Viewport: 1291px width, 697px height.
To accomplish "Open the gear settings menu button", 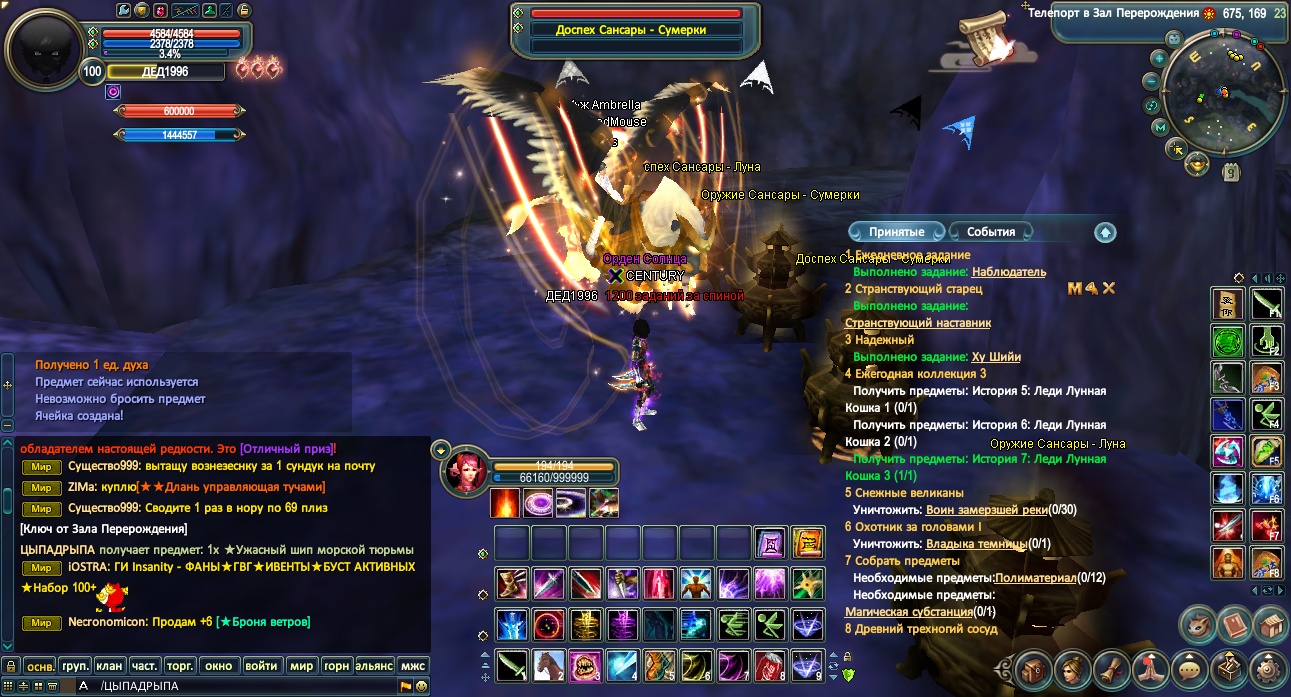I will coord(1270,670).
